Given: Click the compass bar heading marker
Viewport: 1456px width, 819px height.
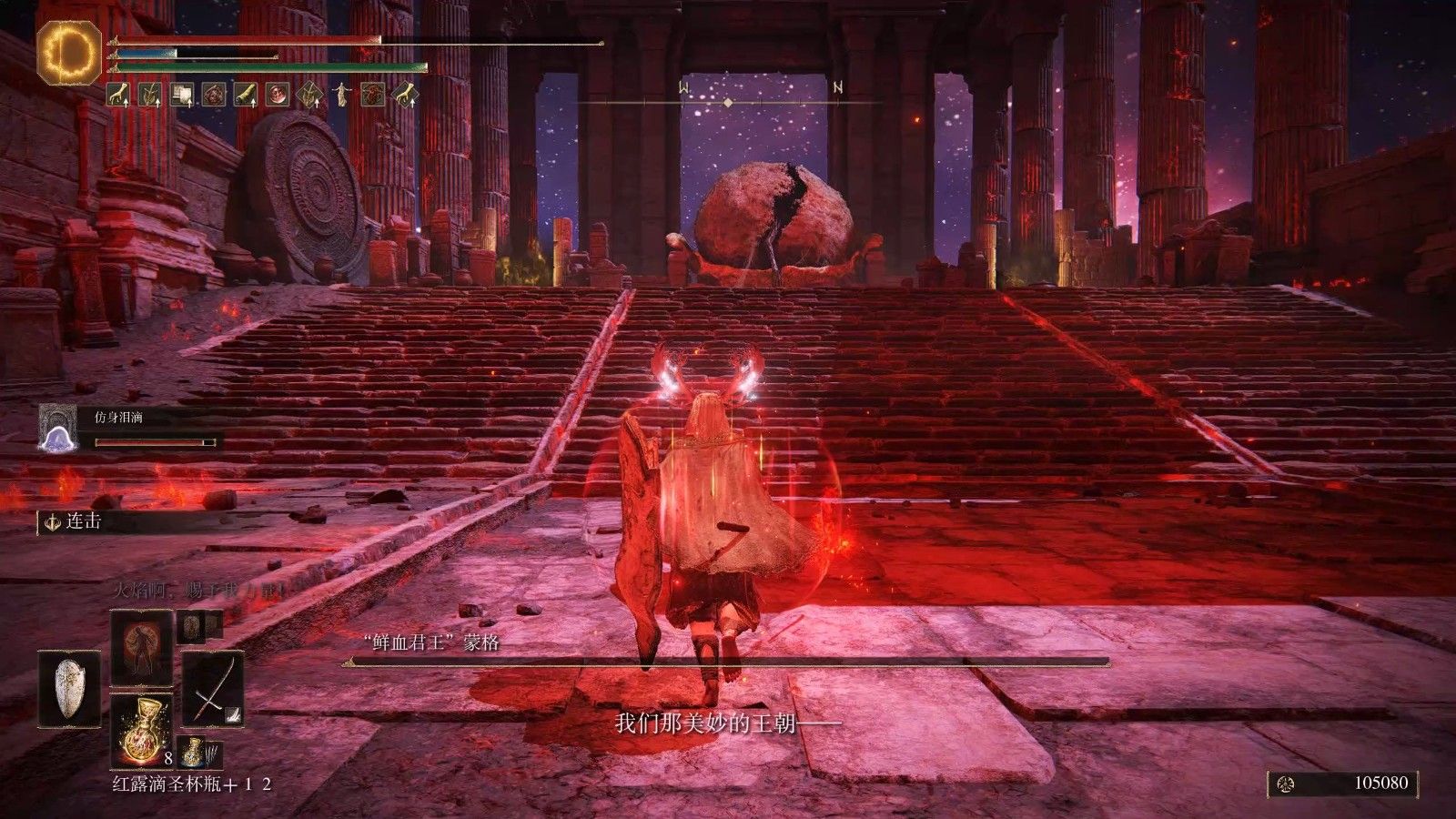Looking at the screenshot, I should (x=727, y=103).
